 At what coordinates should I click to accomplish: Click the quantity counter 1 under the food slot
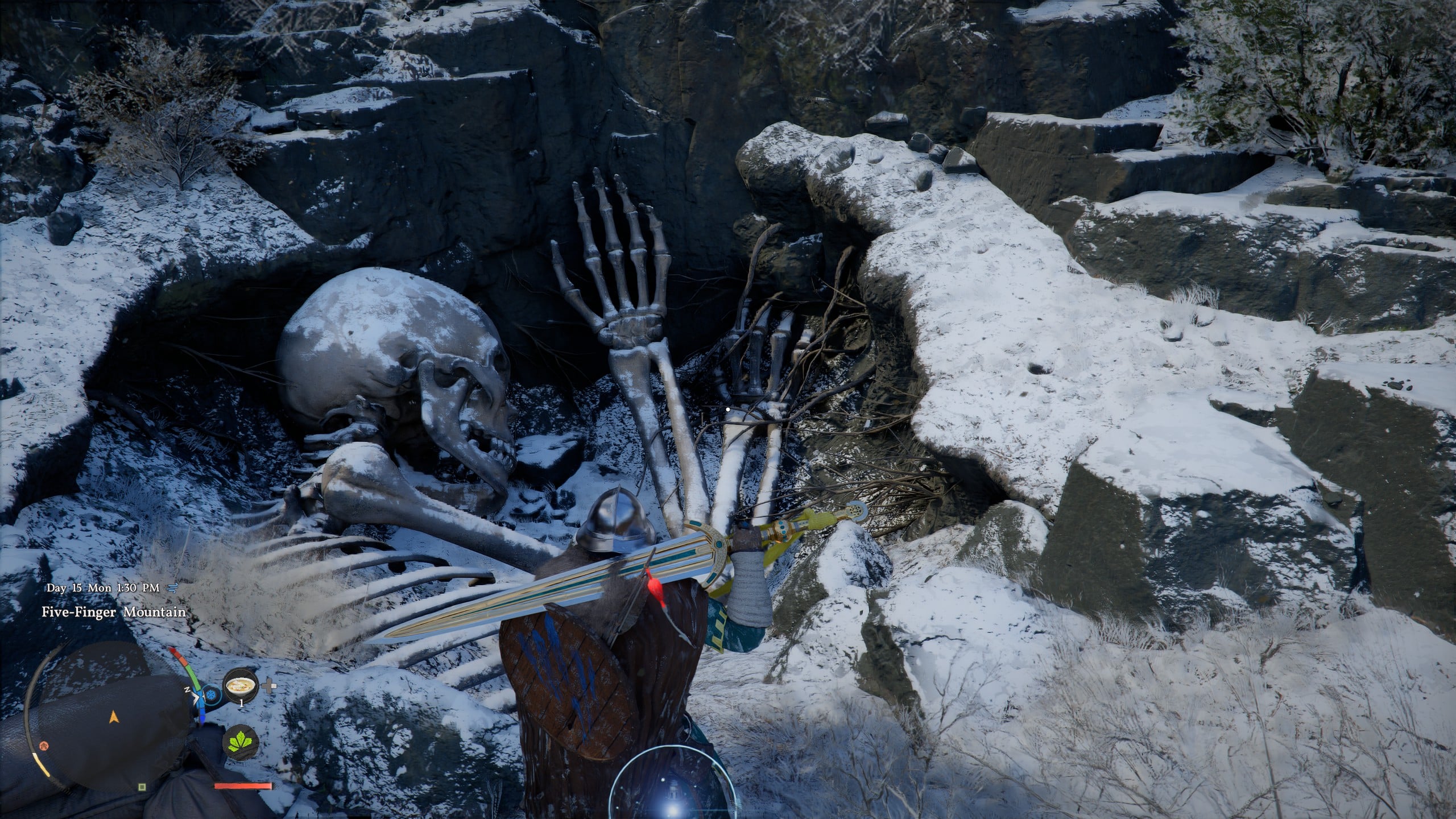(242, 703)
